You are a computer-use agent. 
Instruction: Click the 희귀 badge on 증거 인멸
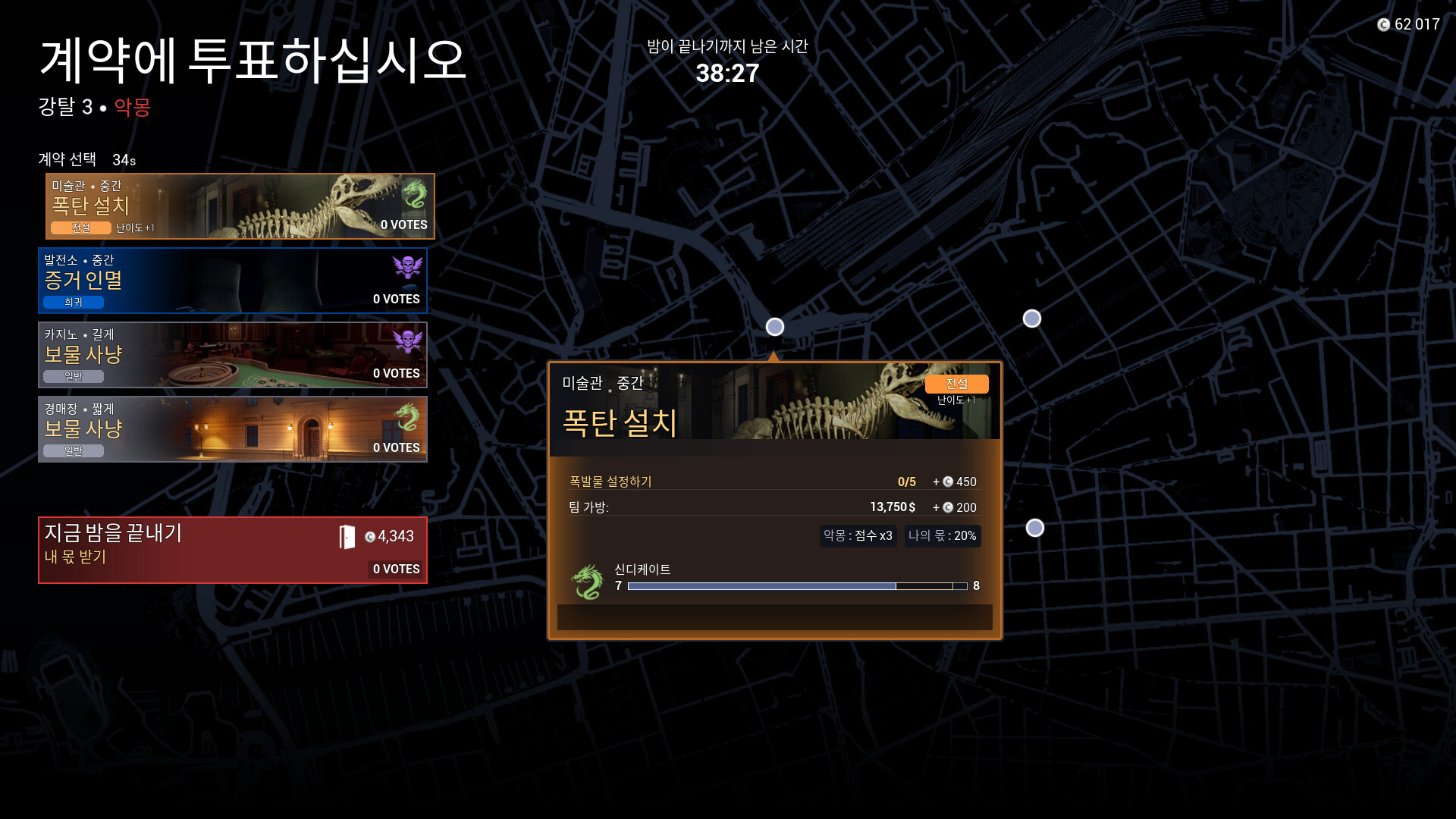coord(73,302)
